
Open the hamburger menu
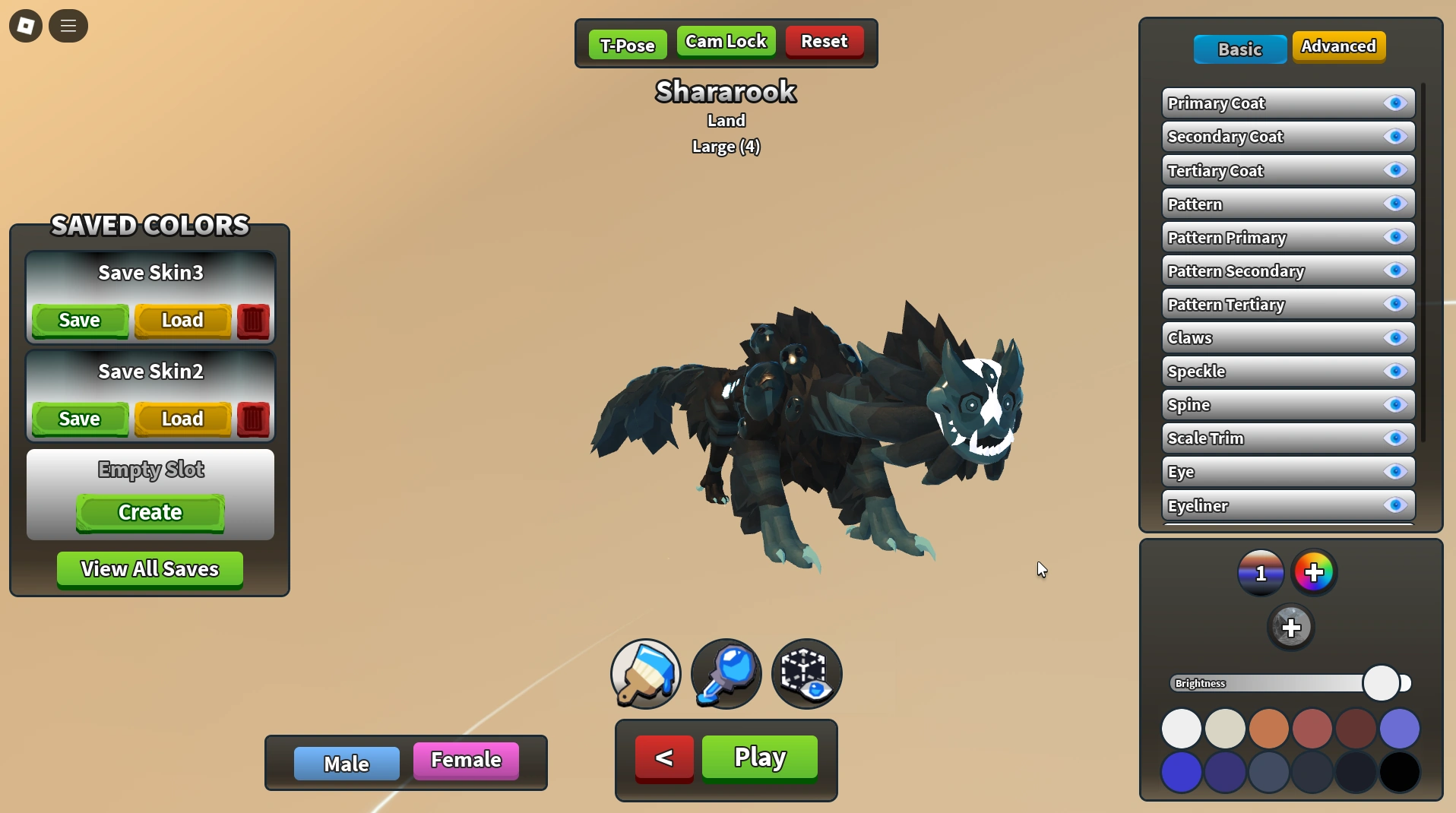(x=68, y=25)
